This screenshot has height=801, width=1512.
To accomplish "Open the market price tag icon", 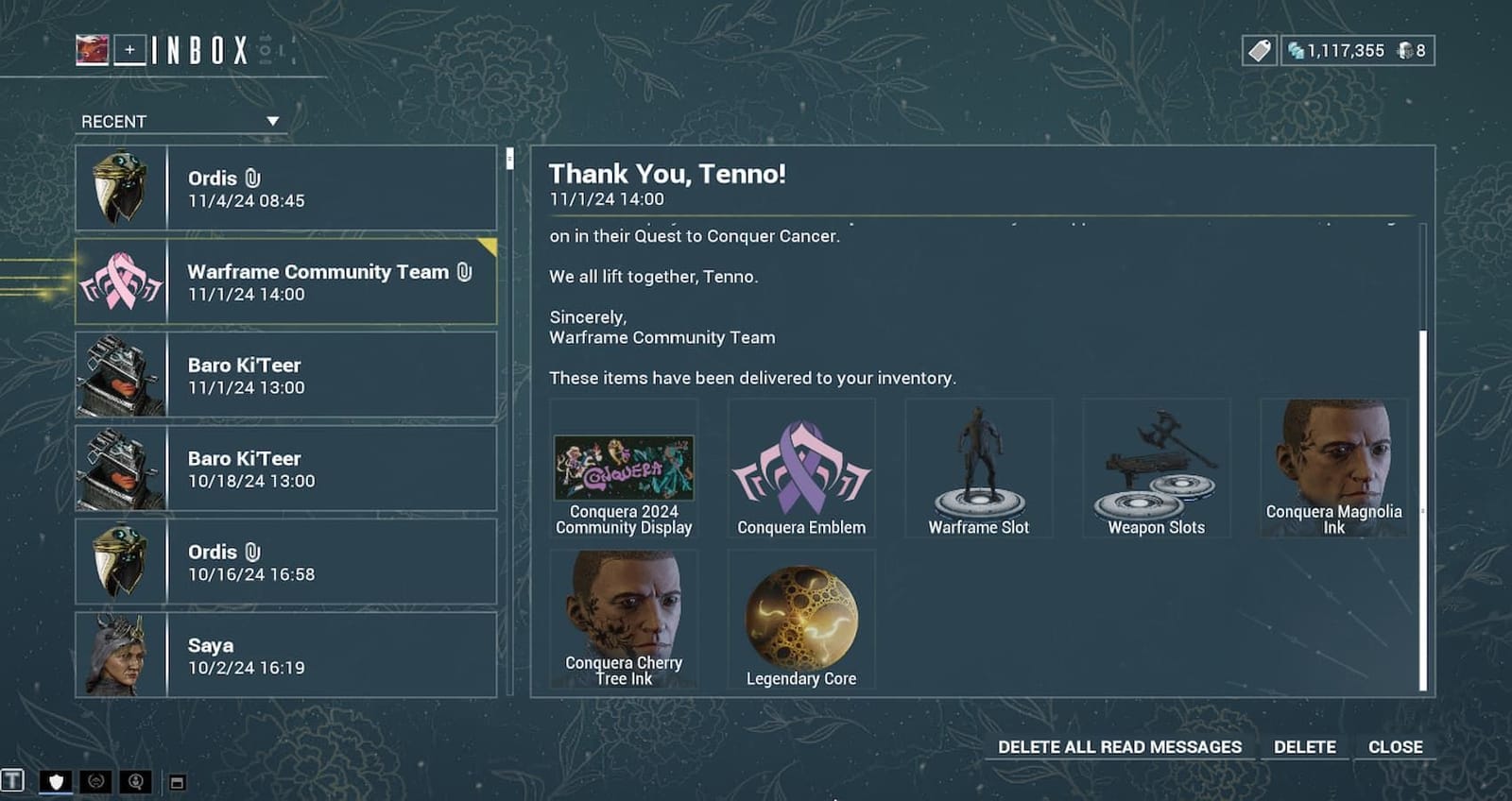I will (1260, 50).
